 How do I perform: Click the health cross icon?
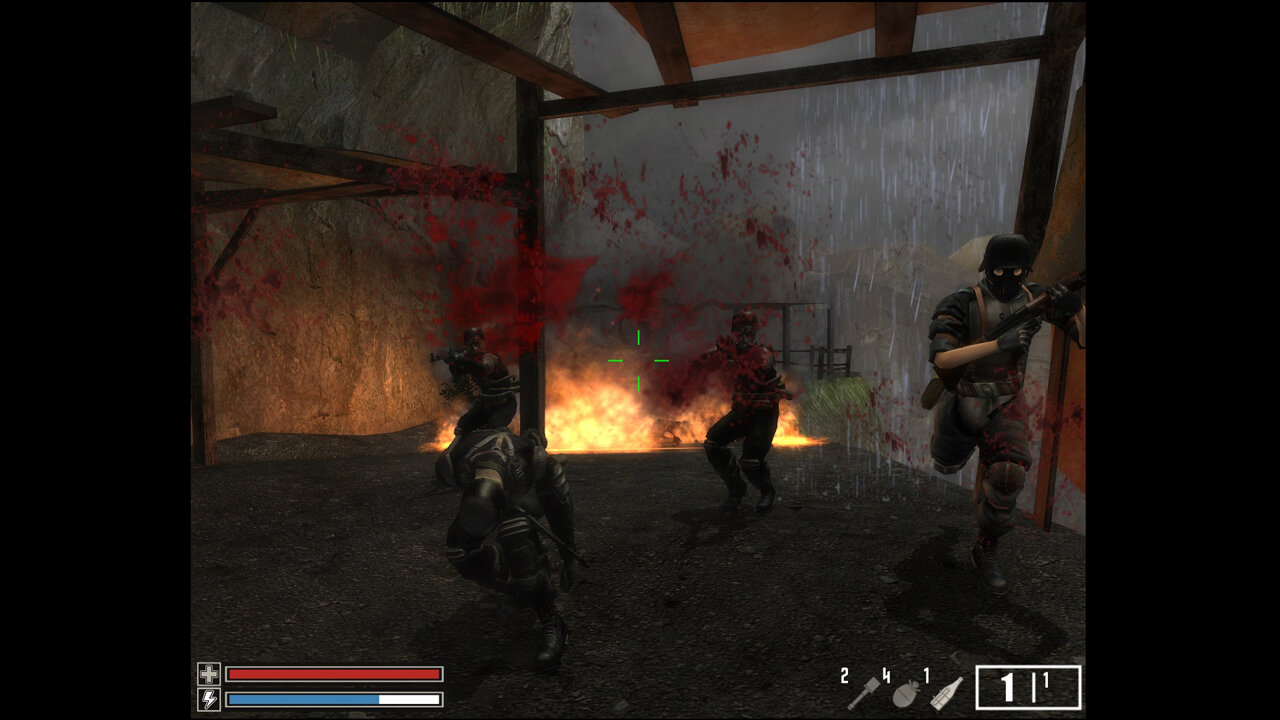coord(211,673)
